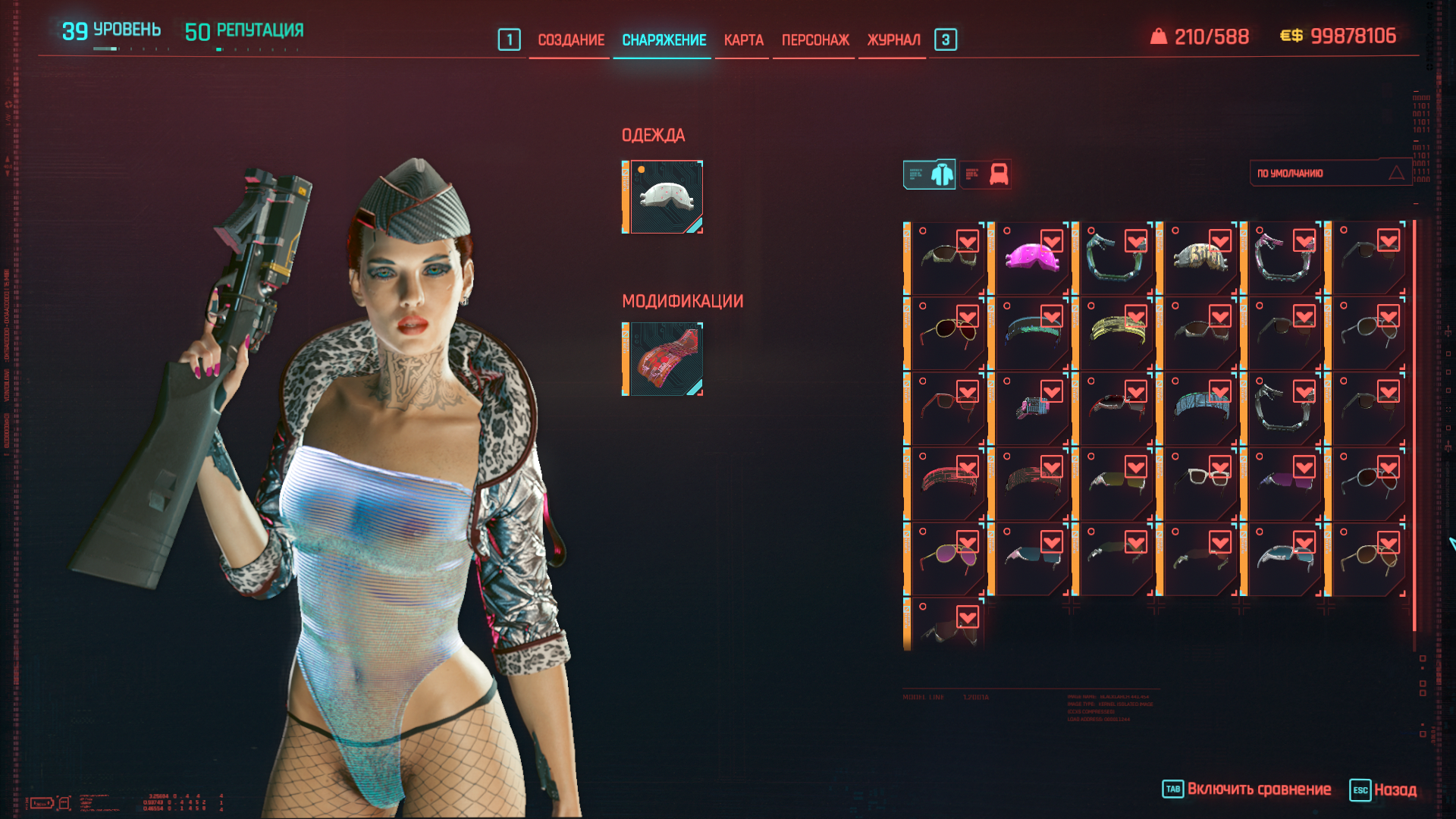Open the По умолчанию sorting dropdown
Screen dimensions: 1456x819
[1329, 174]
